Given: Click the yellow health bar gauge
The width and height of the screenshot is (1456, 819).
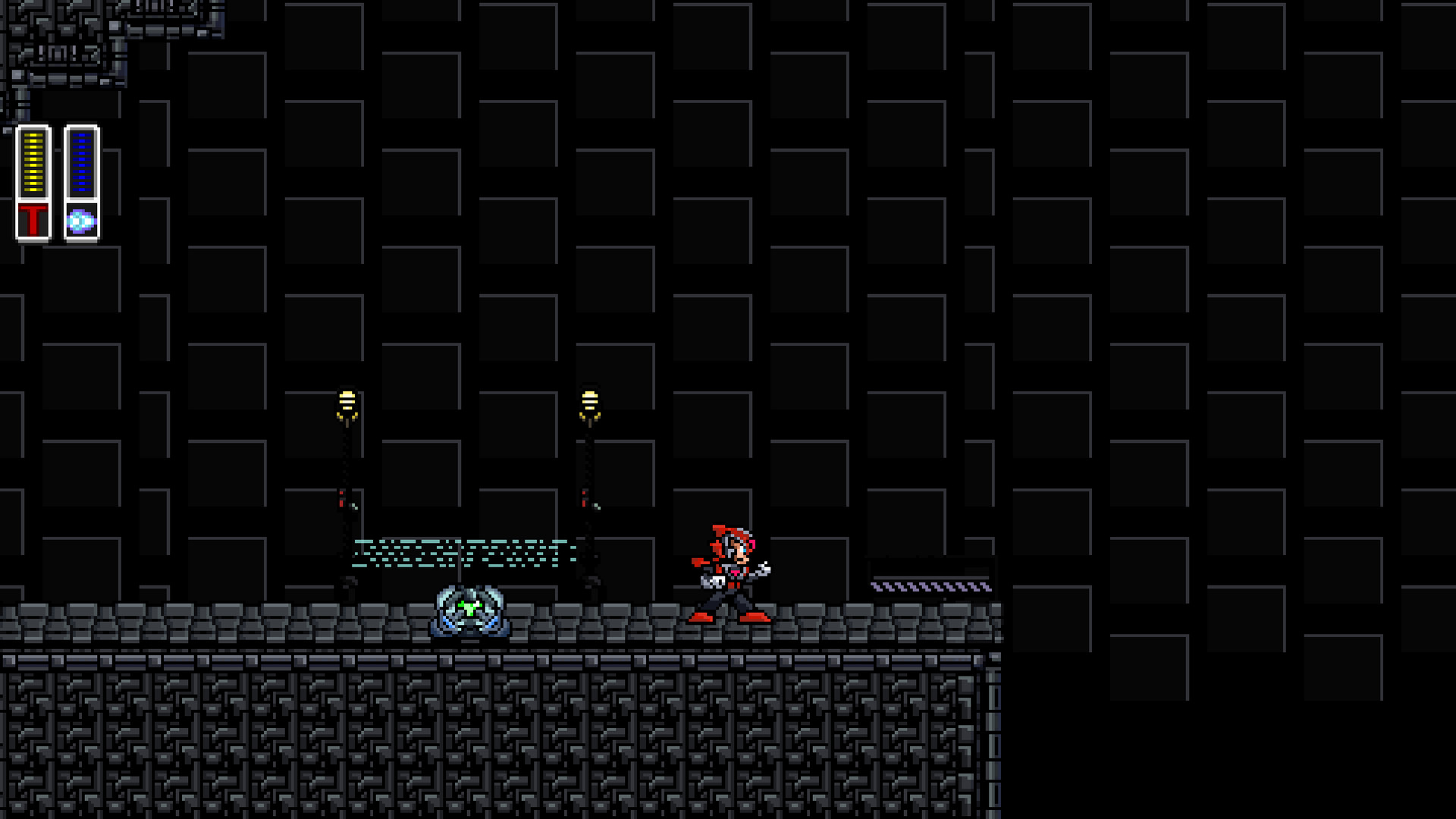Looking at the screenshot, I should click(x=33, y=163).
